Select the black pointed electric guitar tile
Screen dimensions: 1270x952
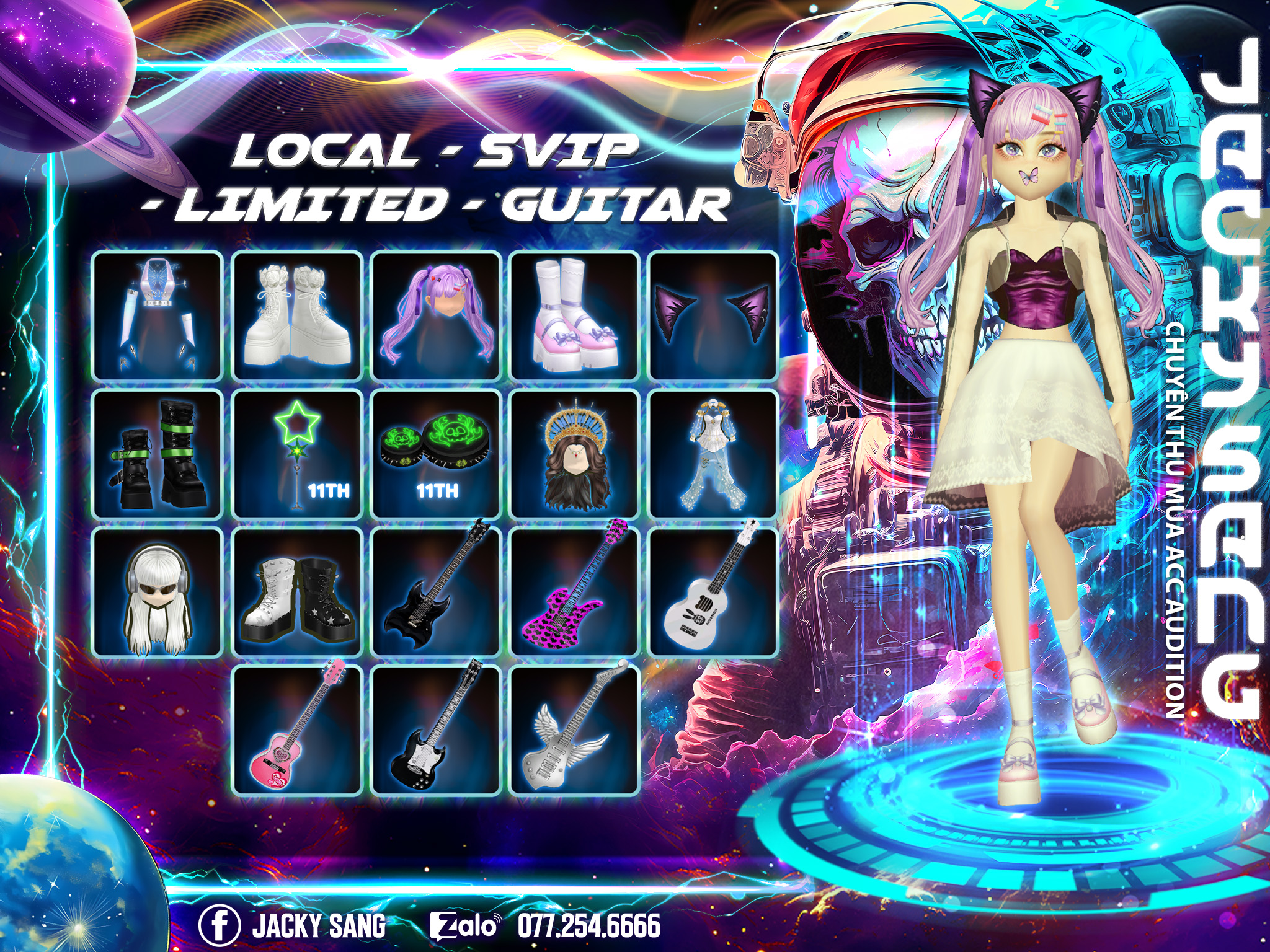click(436, 592)
